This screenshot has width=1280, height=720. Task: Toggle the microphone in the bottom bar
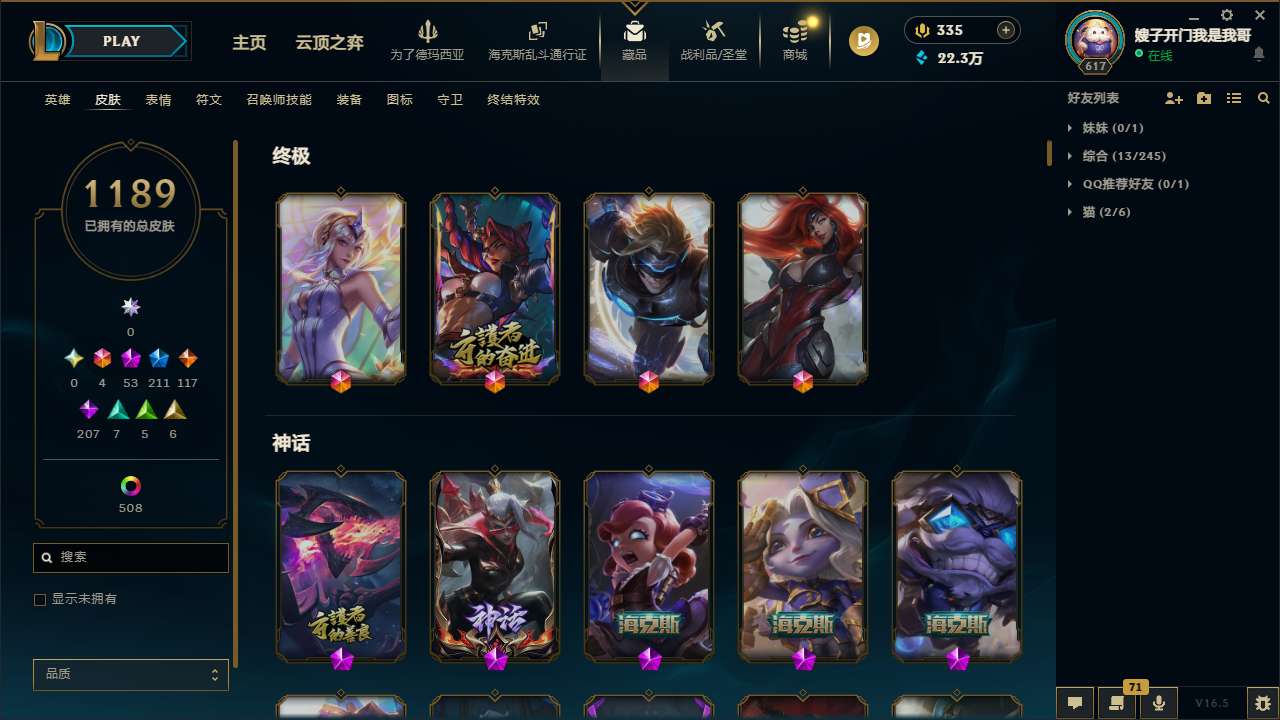tap(1158, 703)
